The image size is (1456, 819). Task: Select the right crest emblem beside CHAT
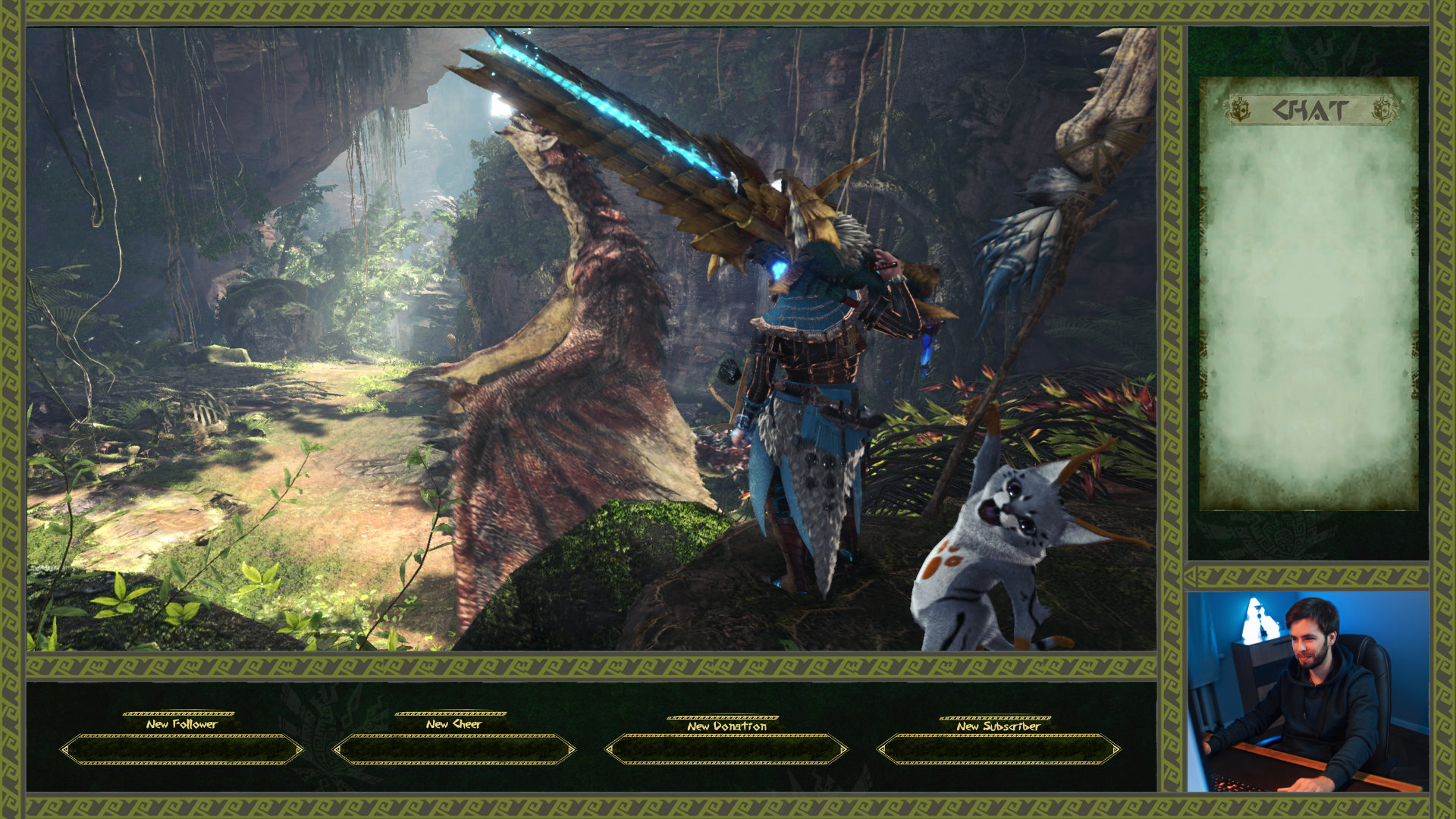[1382, 111]
